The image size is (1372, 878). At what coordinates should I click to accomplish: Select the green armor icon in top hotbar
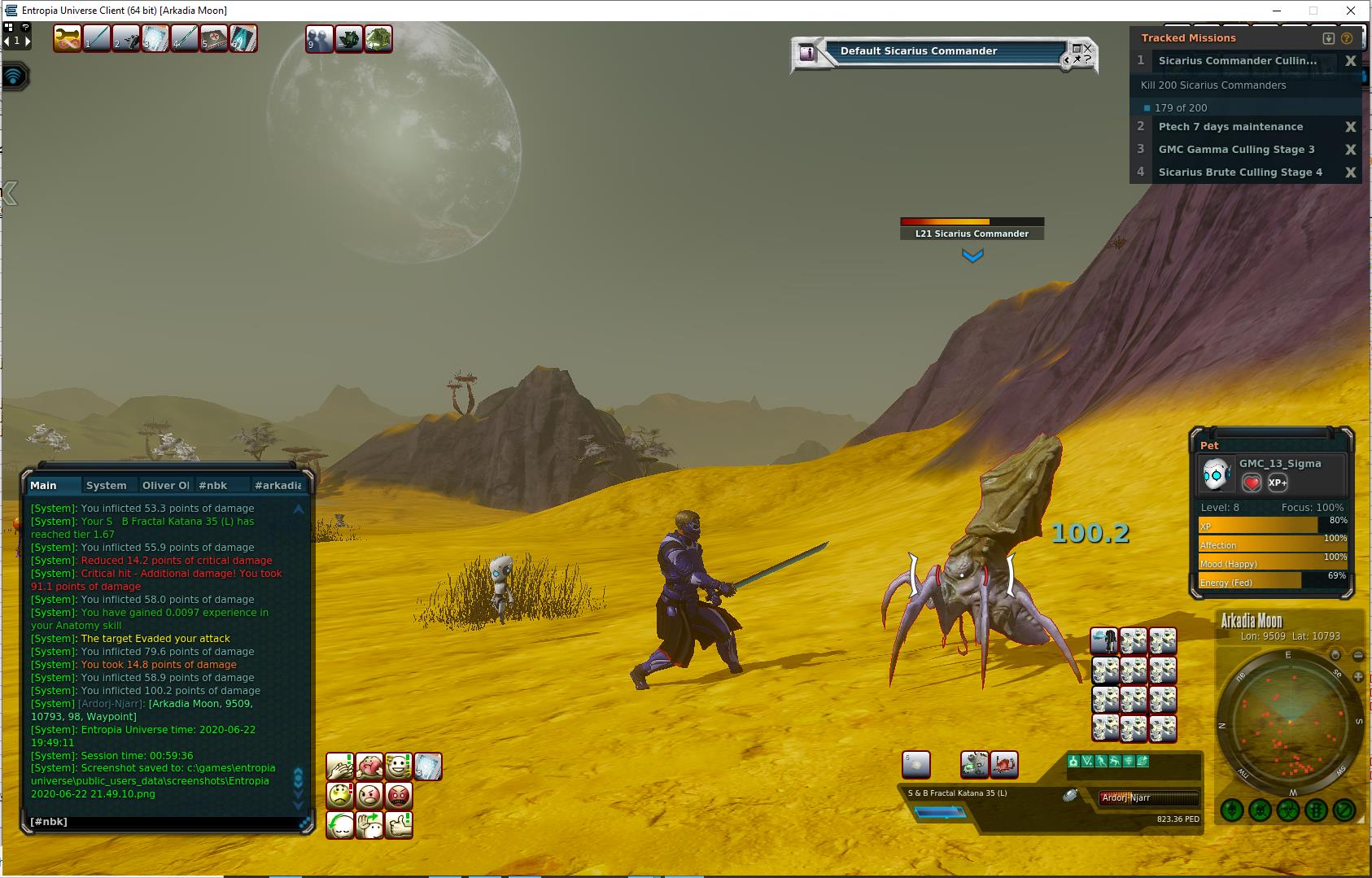(x=378, y=39)
